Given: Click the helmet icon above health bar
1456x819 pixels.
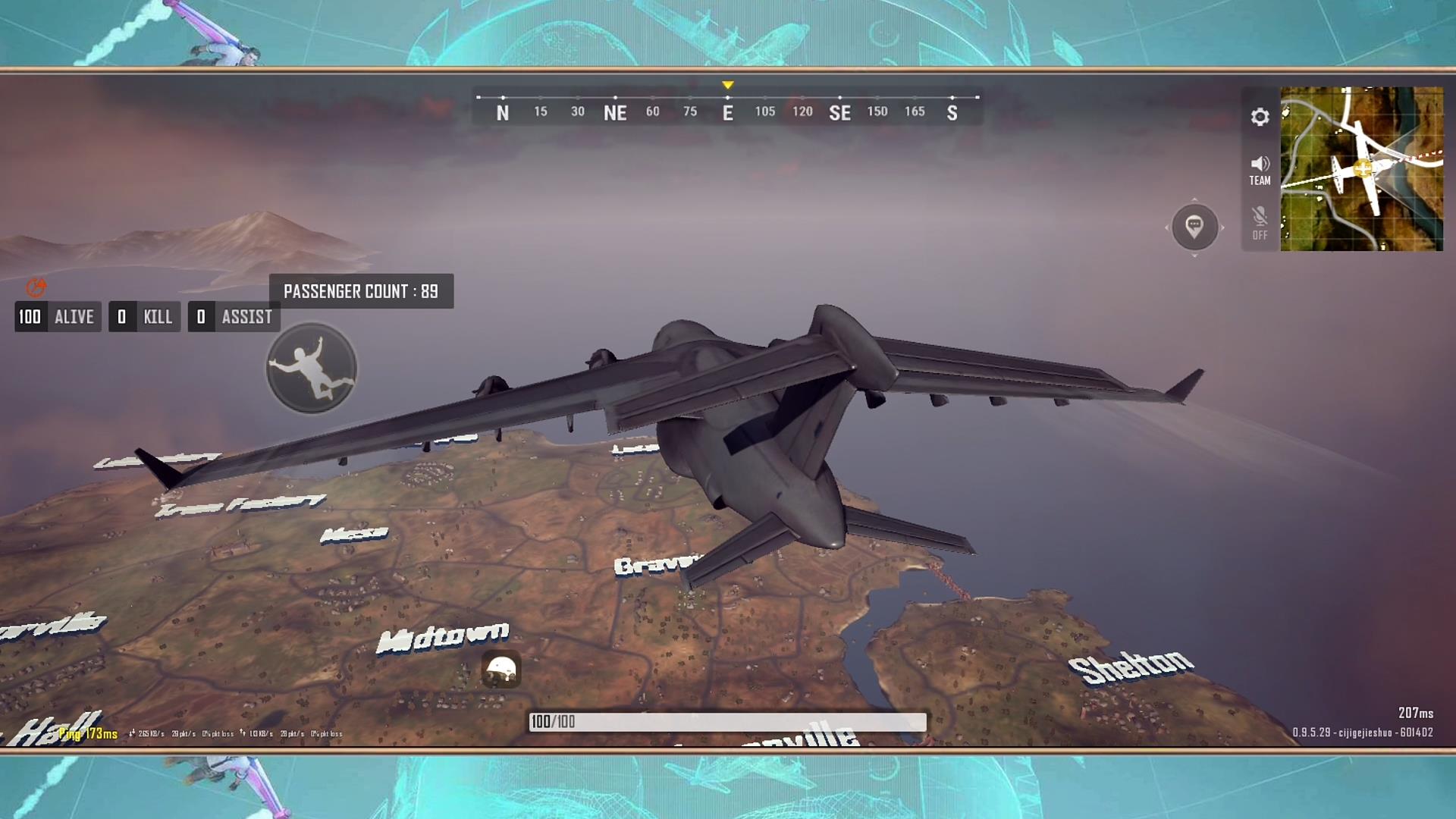Looking at the screenshot, I should point(500,670).
